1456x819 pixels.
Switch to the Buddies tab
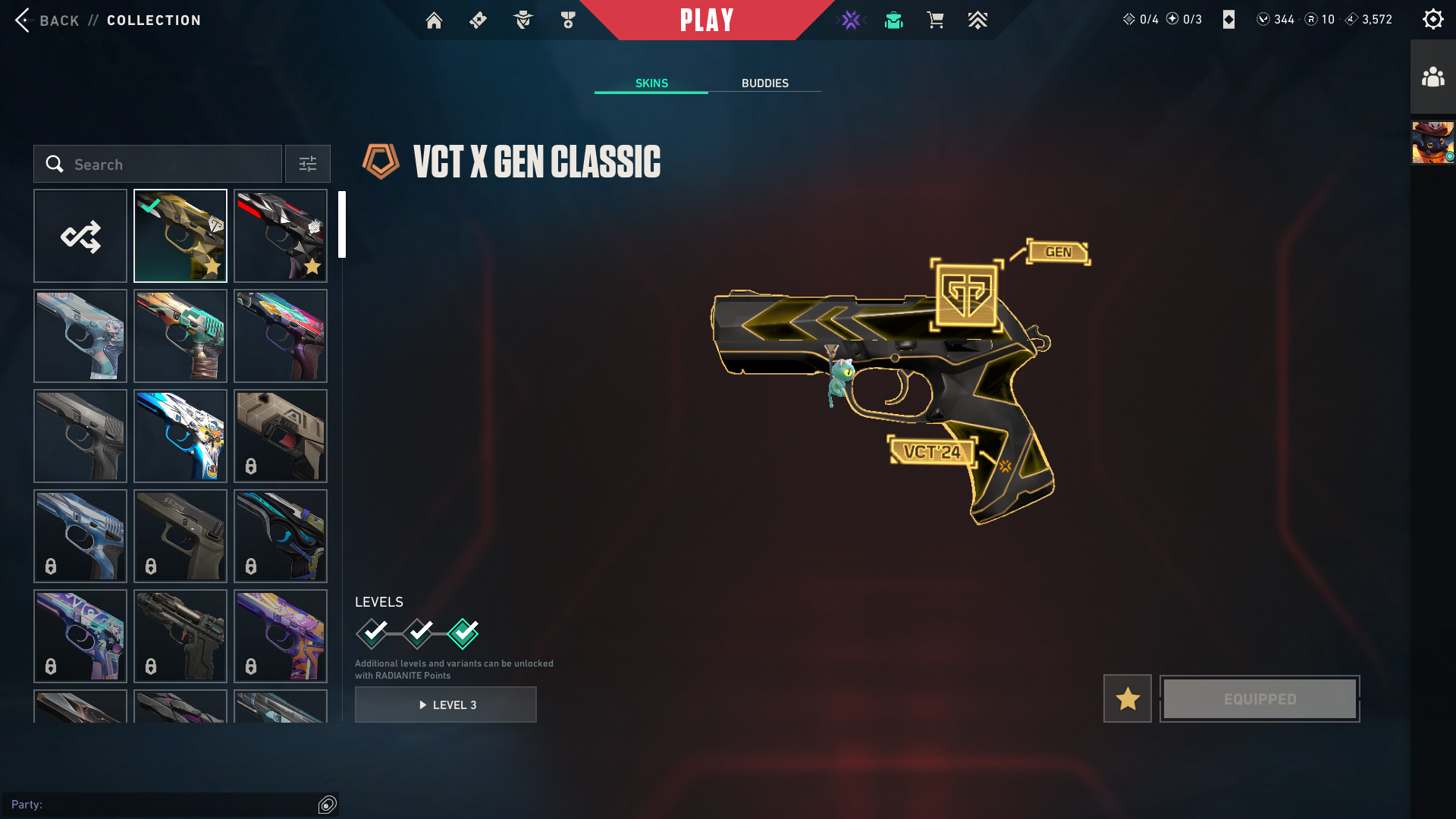point(764,83)
